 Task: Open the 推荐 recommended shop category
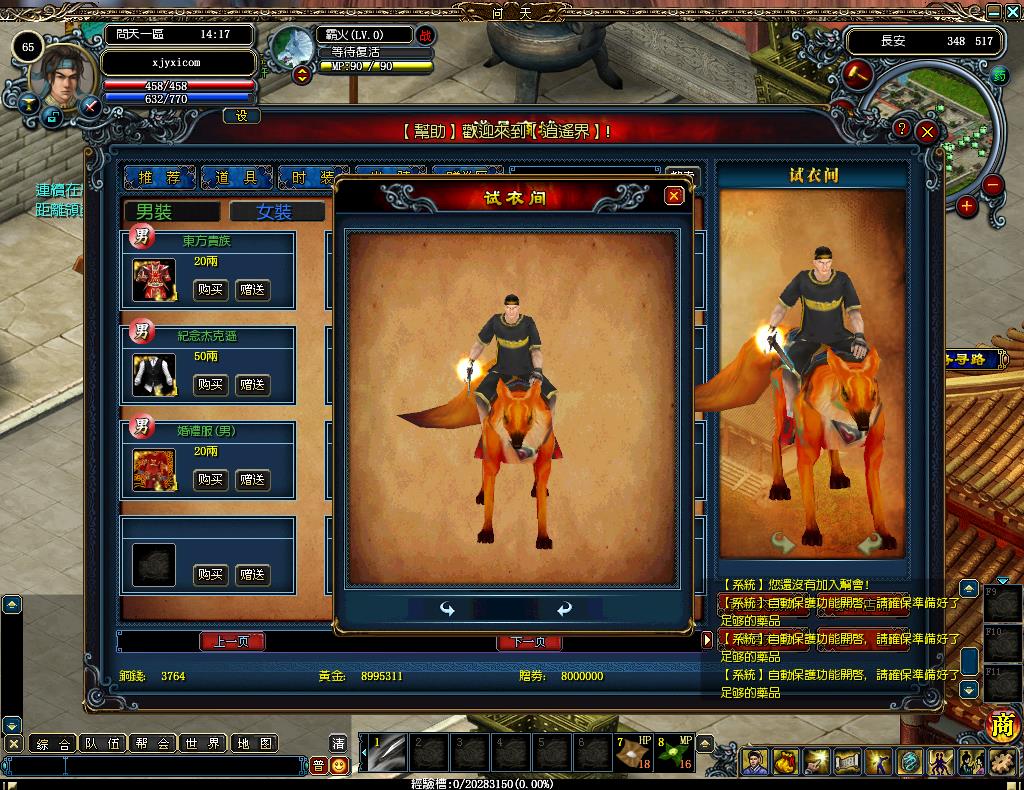coord(159,177)
